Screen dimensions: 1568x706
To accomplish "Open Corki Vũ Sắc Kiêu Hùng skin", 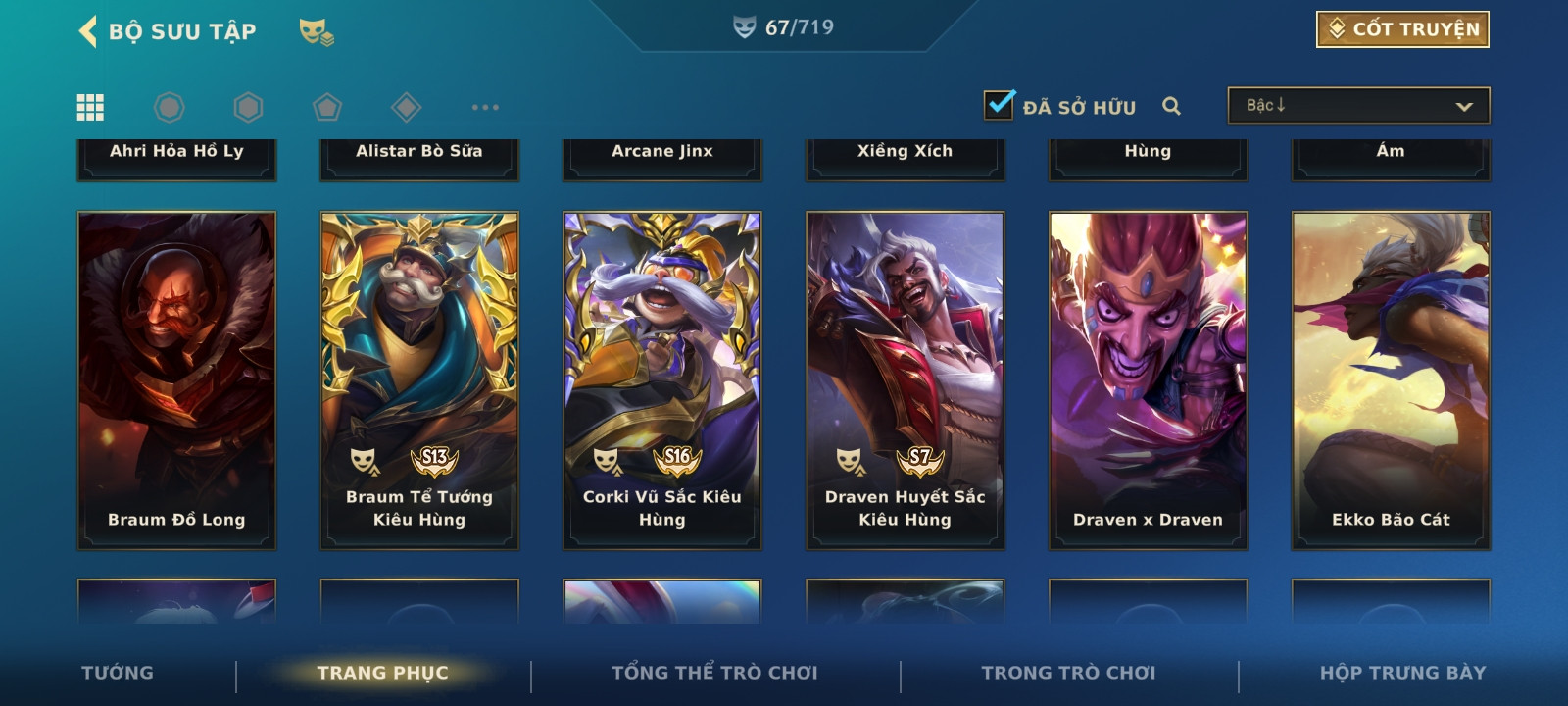I will pos(662,380).
